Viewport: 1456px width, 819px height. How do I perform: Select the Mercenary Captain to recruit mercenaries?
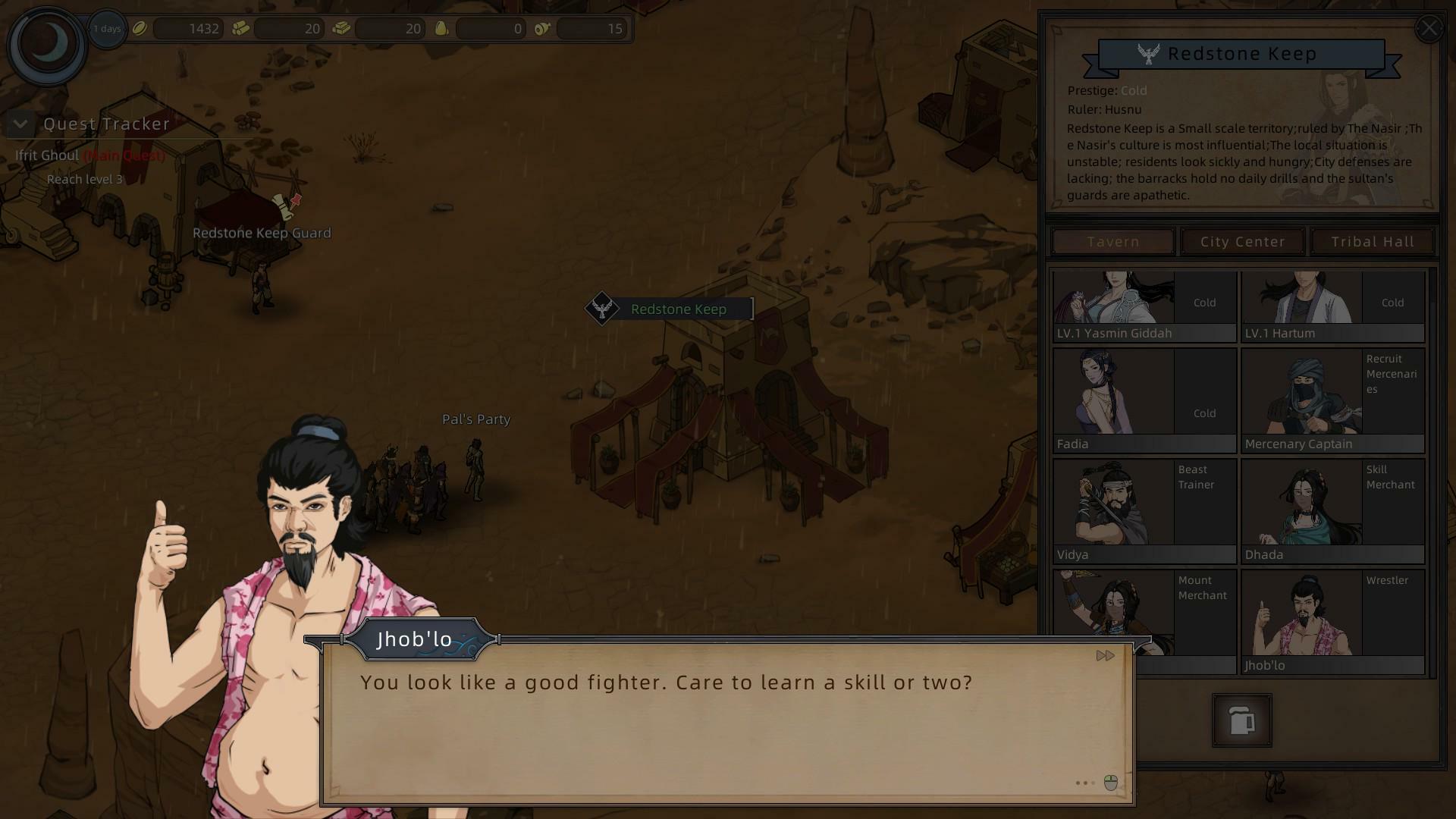click(x=1332, y=400)
